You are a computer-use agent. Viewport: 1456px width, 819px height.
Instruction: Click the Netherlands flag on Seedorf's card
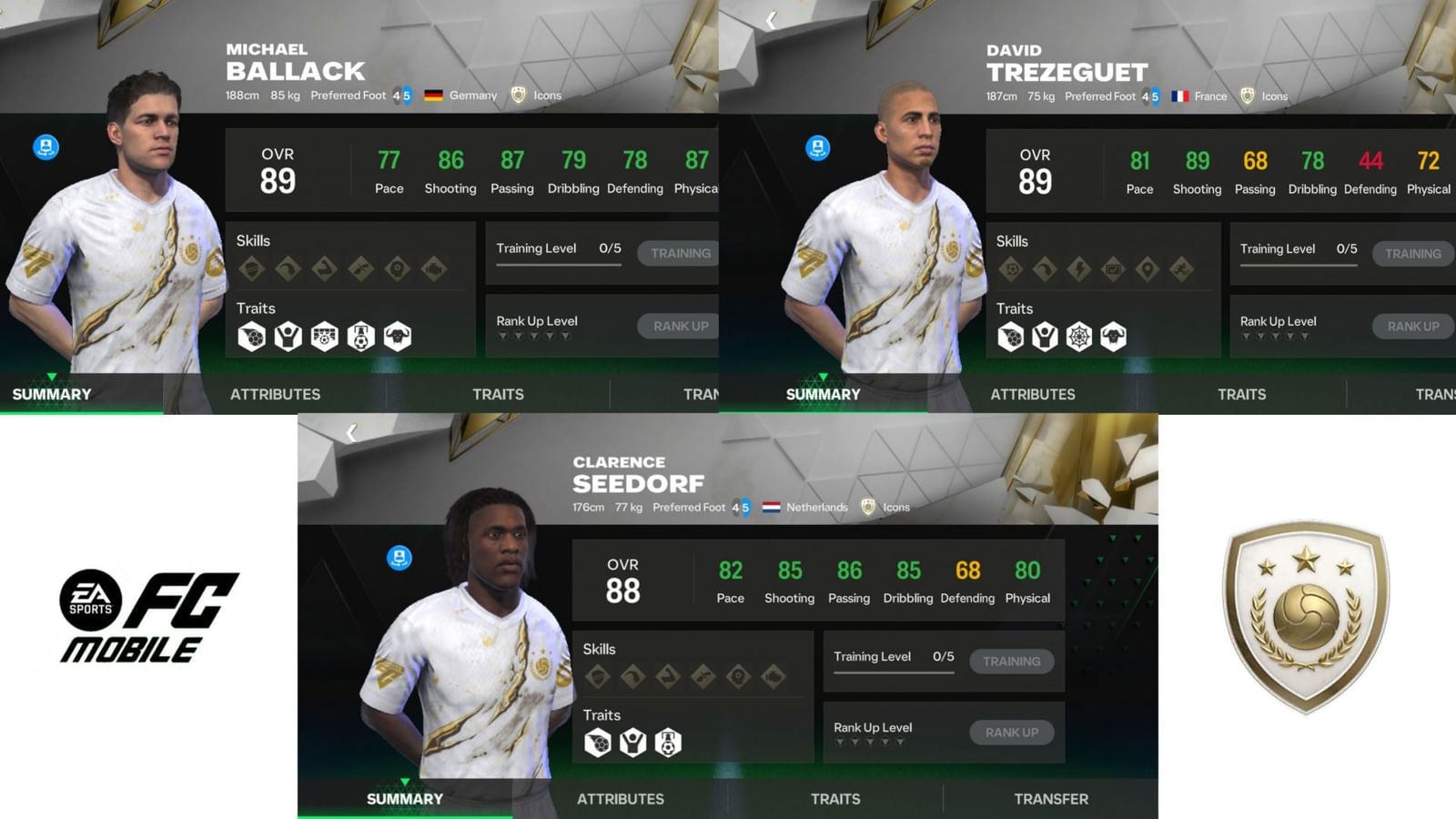[x=770, y=507]
